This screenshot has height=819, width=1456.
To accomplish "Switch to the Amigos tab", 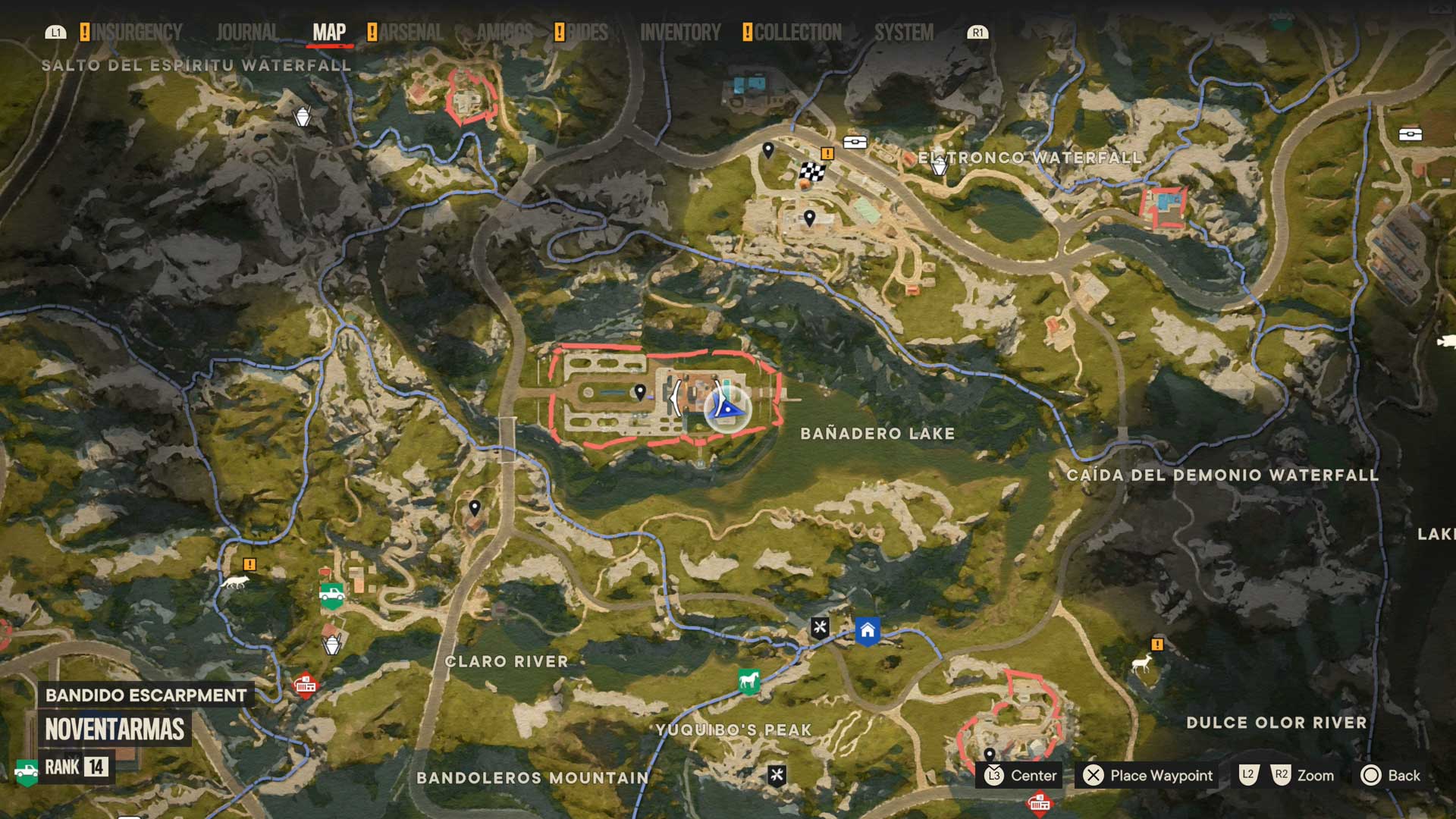I will pos(504,33).
